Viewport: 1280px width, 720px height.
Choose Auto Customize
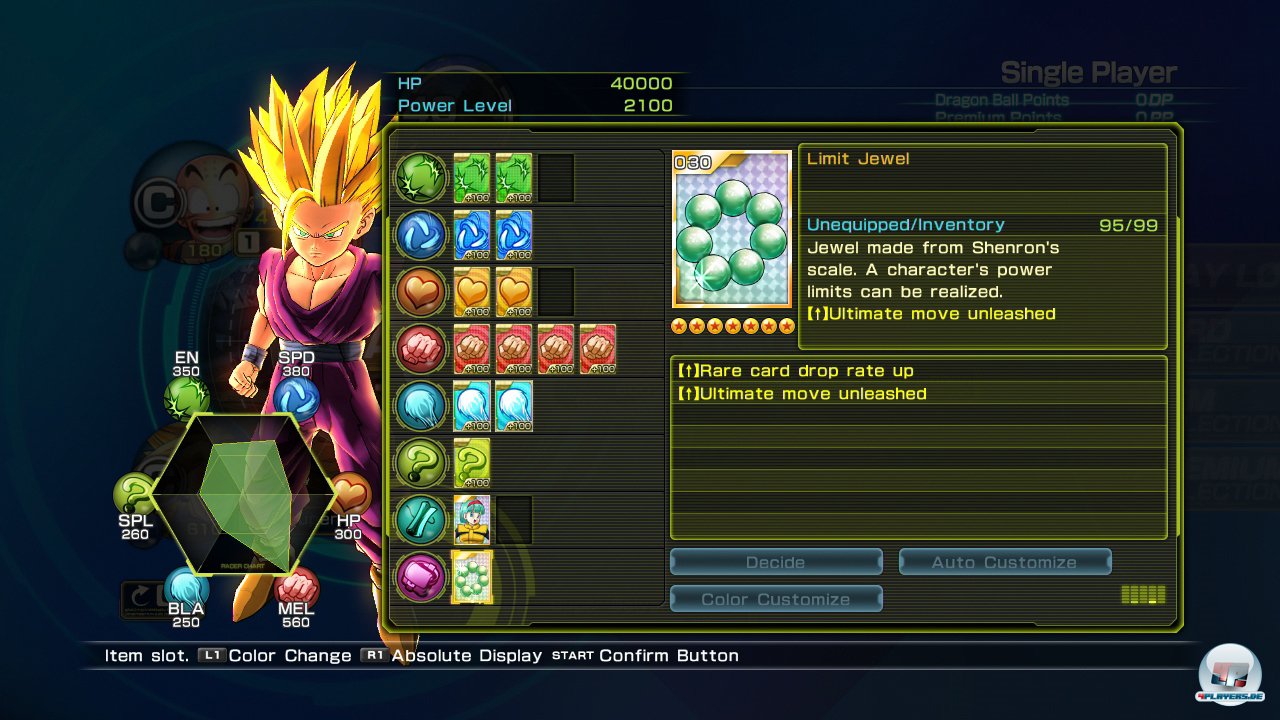click(1004, 562)
